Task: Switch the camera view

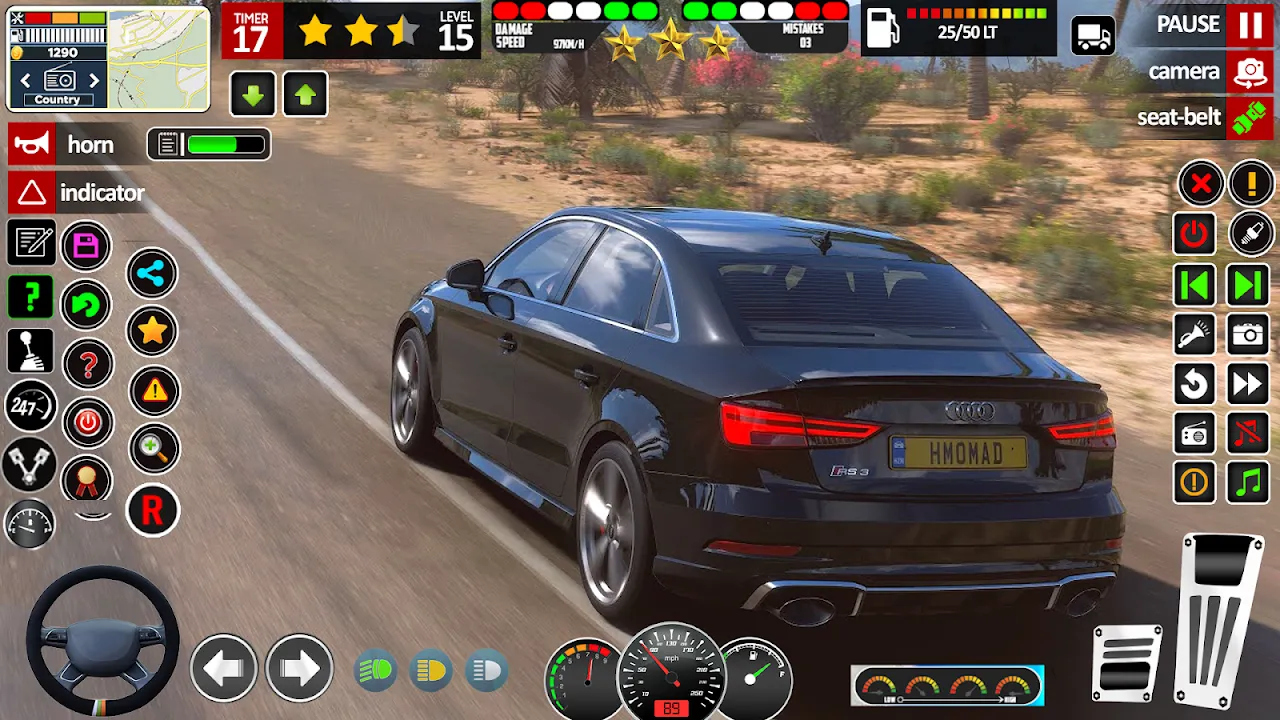Action: click(1249, 72)
